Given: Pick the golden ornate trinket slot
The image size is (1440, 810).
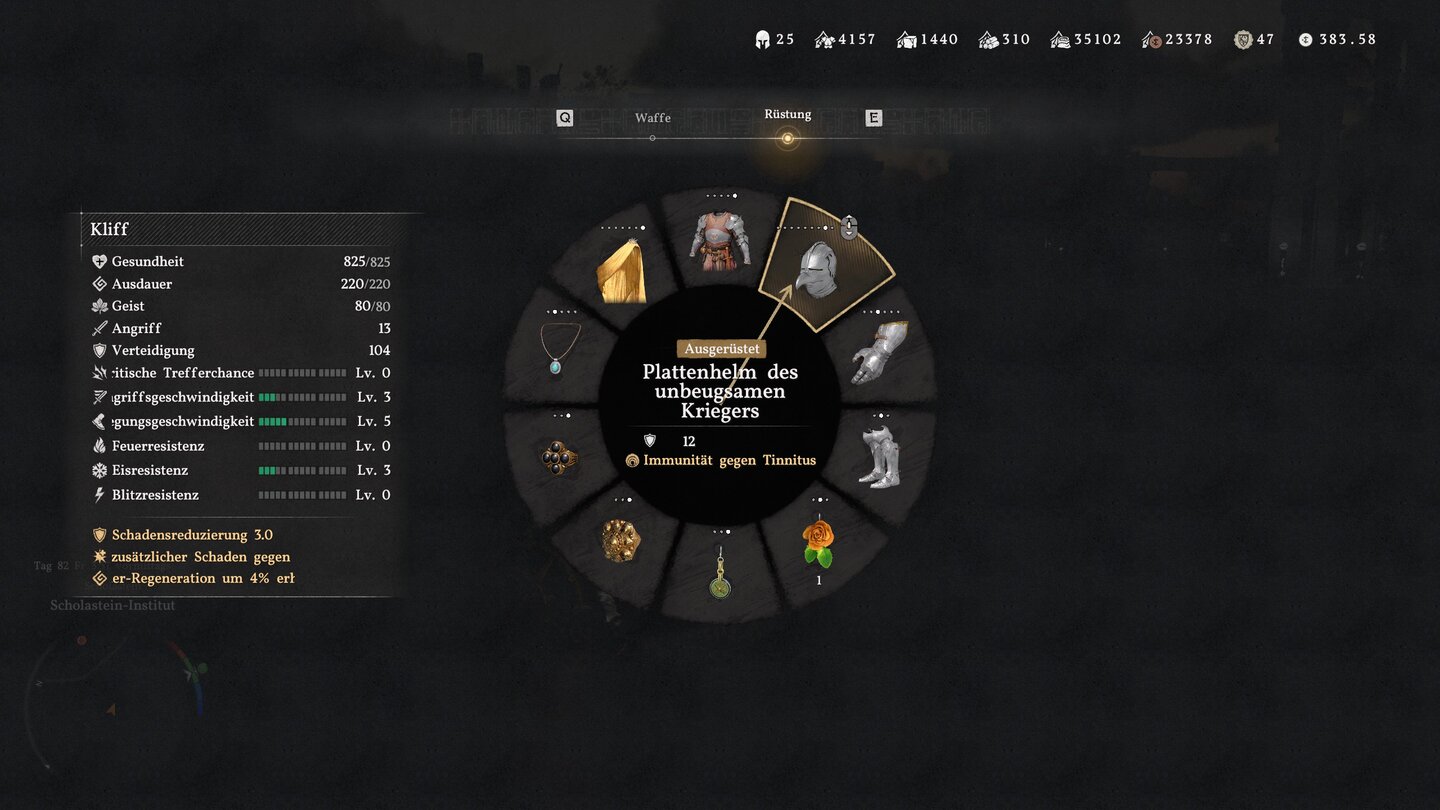Looking at the screenshot, I should [620, 540].
